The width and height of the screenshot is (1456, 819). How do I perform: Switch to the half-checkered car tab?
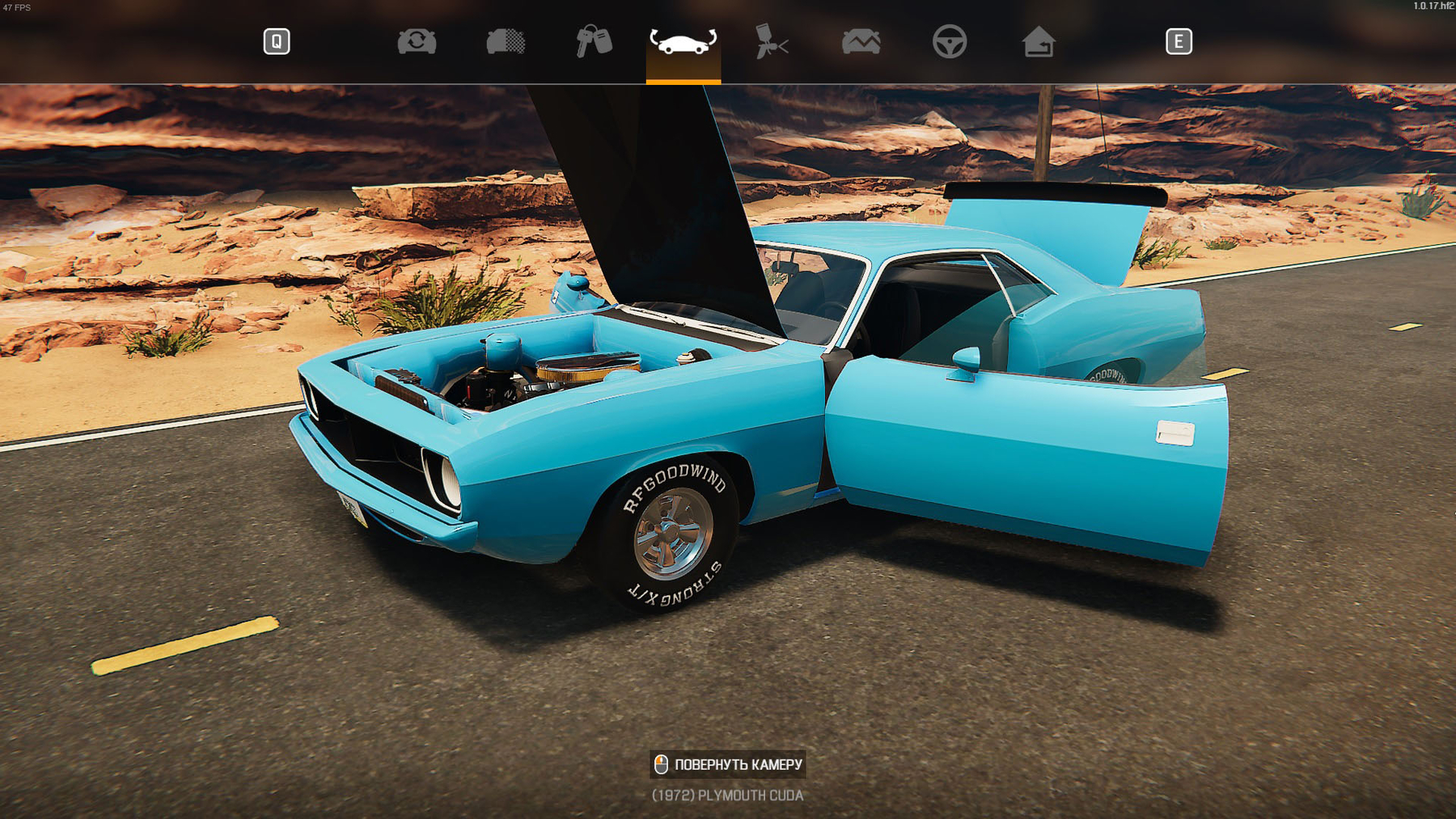coord(506,42)
